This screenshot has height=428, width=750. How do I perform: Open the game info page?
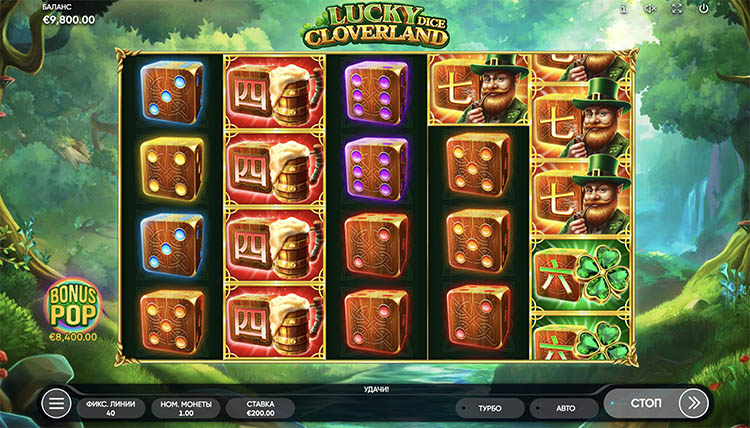coord(624,8)
